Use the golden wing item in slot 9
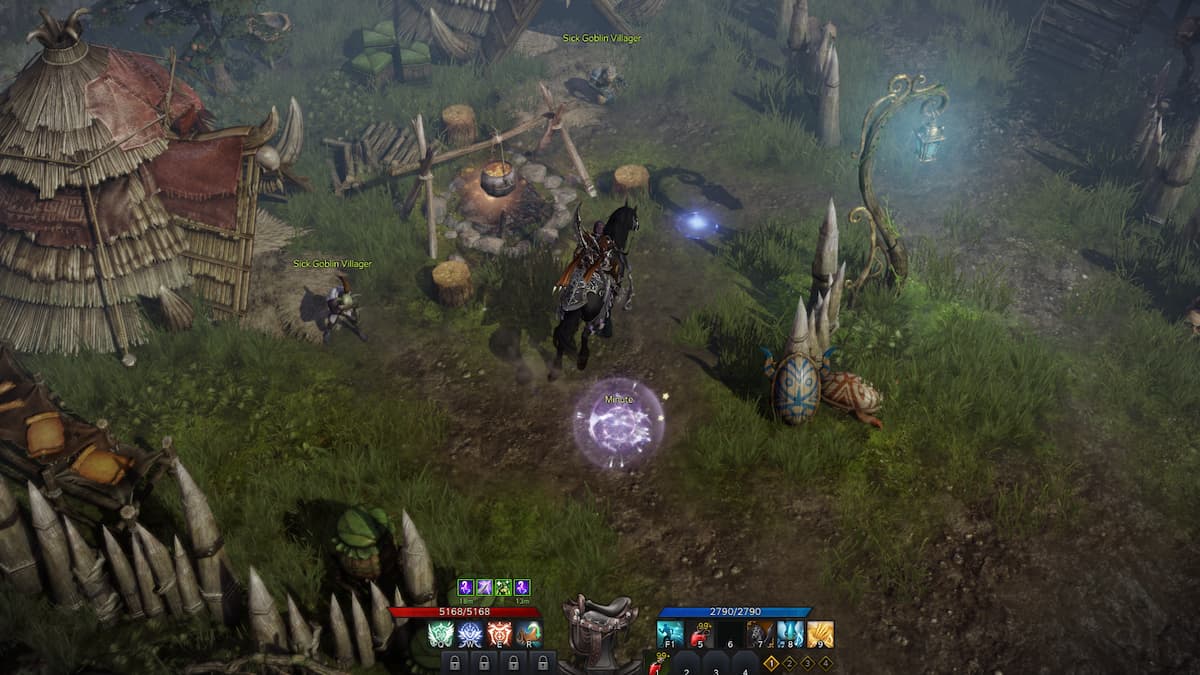1200x675 pixels. tap(820, 634)
